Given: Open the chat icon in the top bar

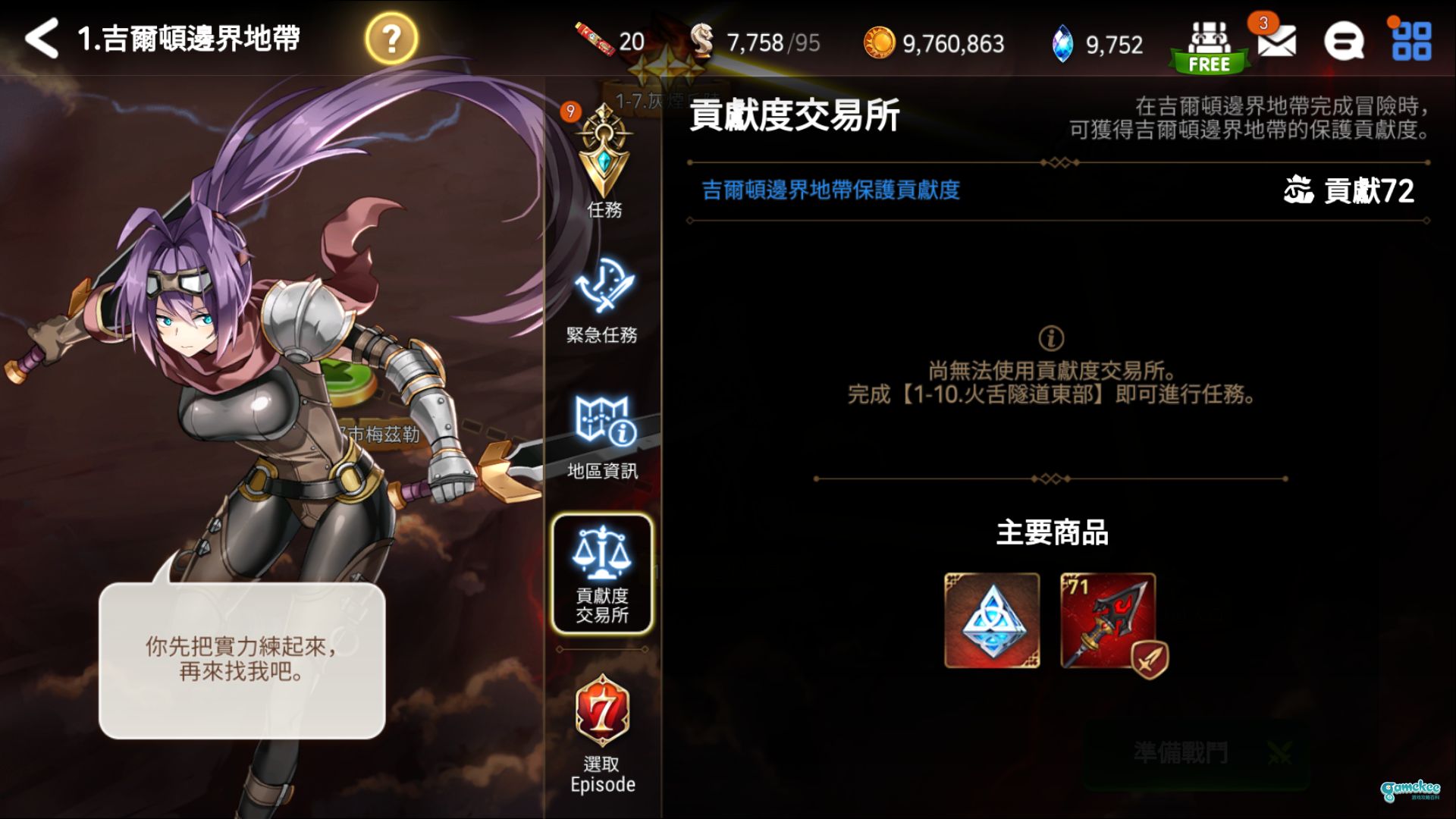Looking at the screenshot, I should coord(1345,42).
